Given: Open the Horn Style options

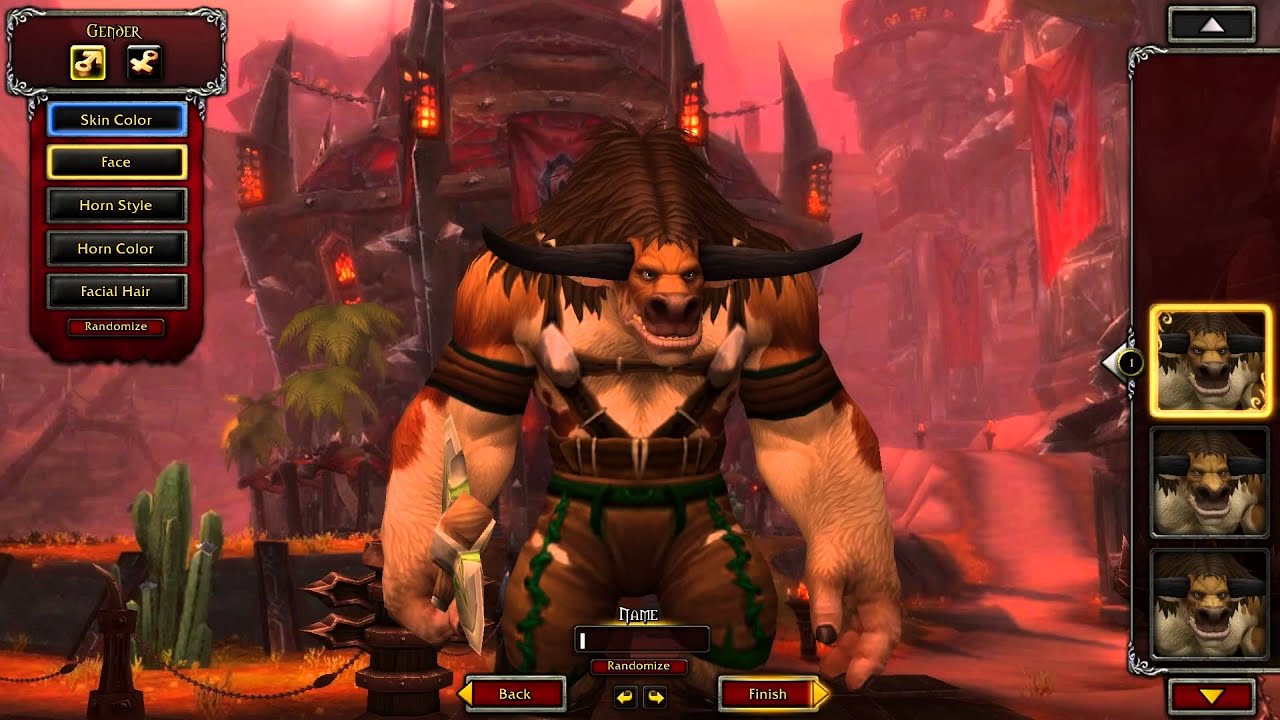Looking at the screenshot, I should click(x=116, y=206).
